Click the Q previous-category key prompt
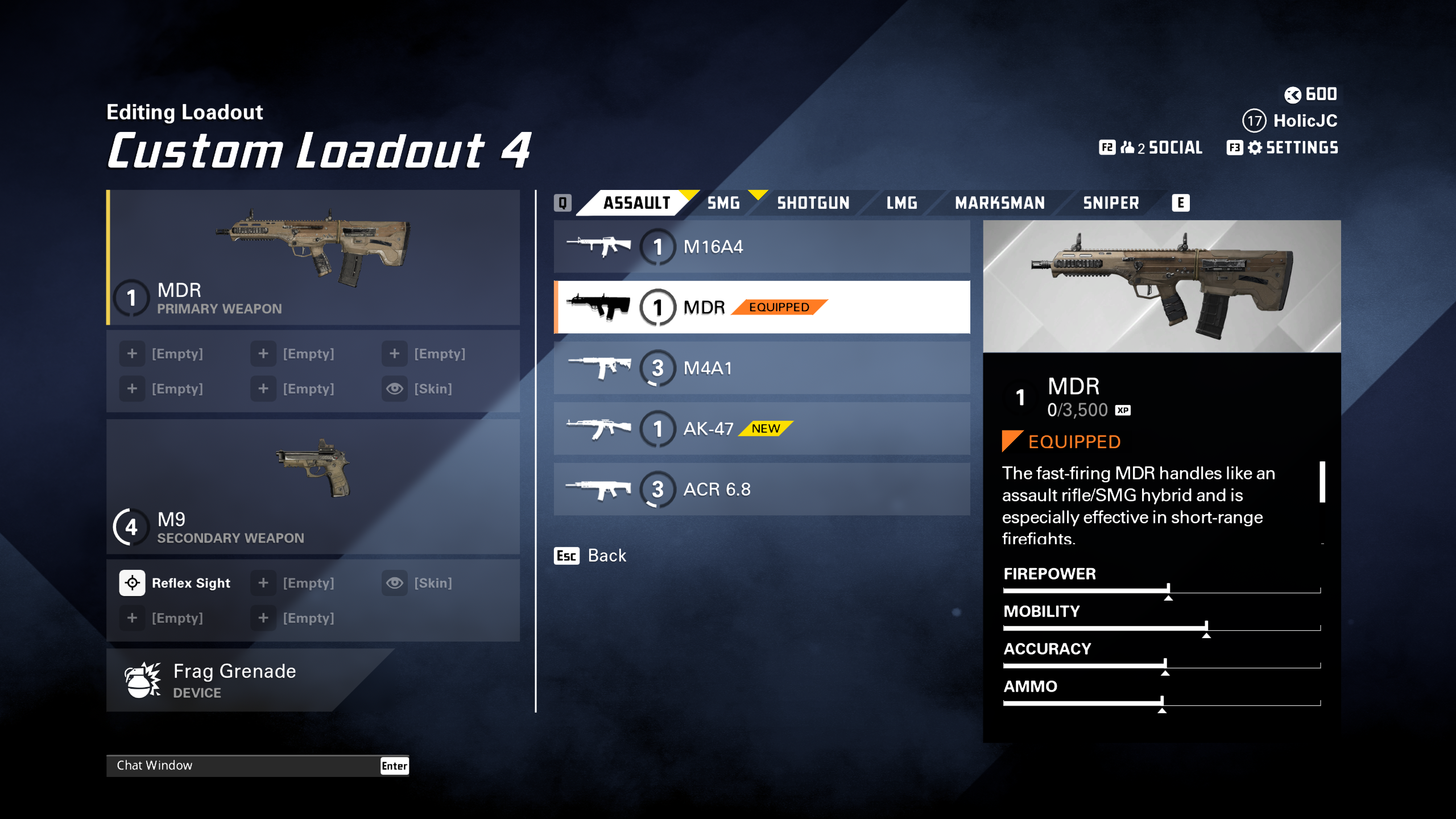This screenshot has height=819, width=1456. pos(563,202)
